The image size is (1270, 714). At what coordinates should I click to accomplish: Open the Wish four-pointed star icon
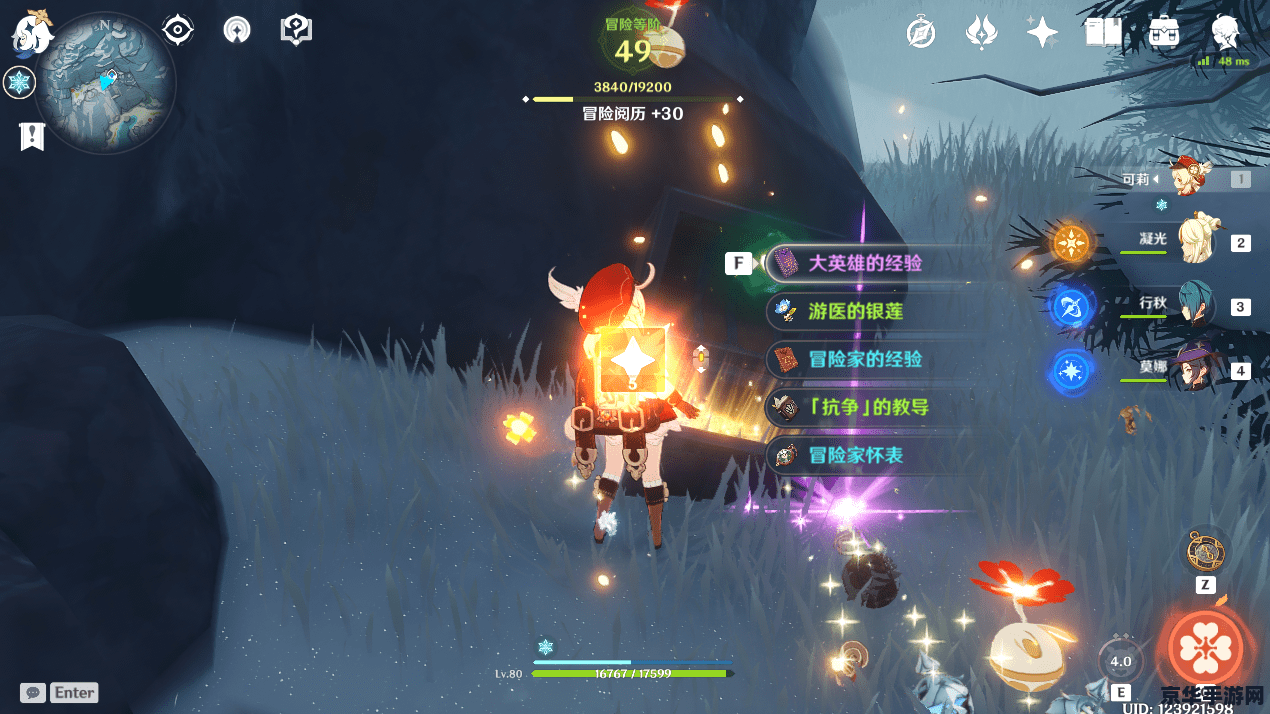point(1042,32)
